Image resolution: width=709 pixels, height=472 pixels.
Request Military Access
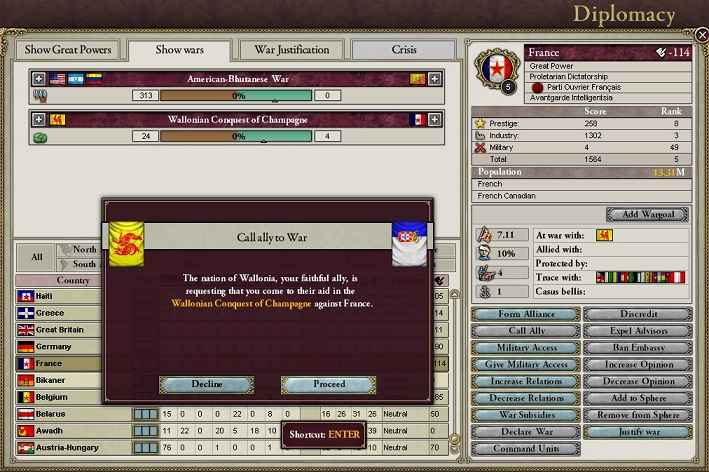[525, 348]
